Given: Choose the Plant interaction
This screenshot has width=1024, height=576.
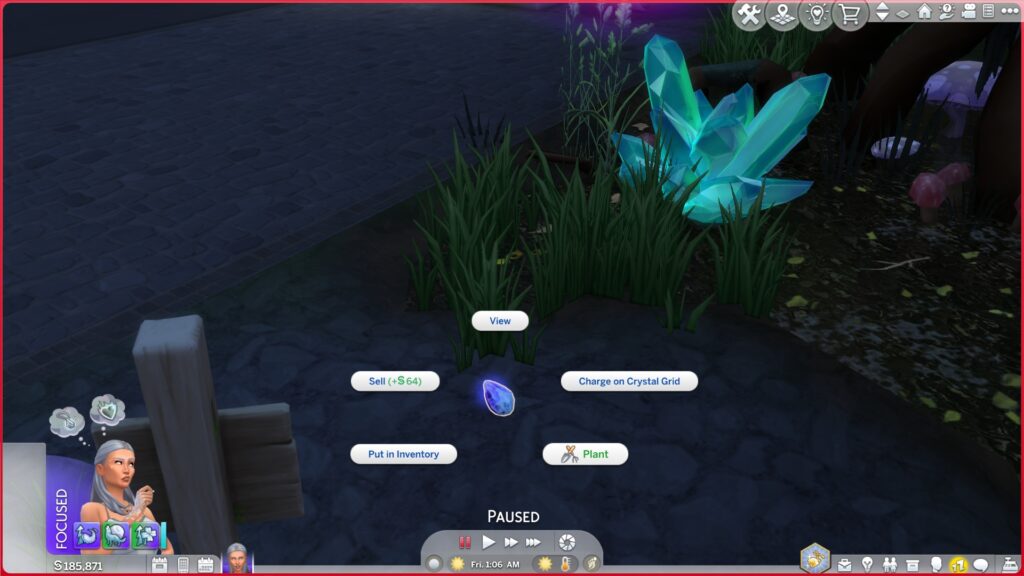Looking at the screenshot, I should 585,454.
